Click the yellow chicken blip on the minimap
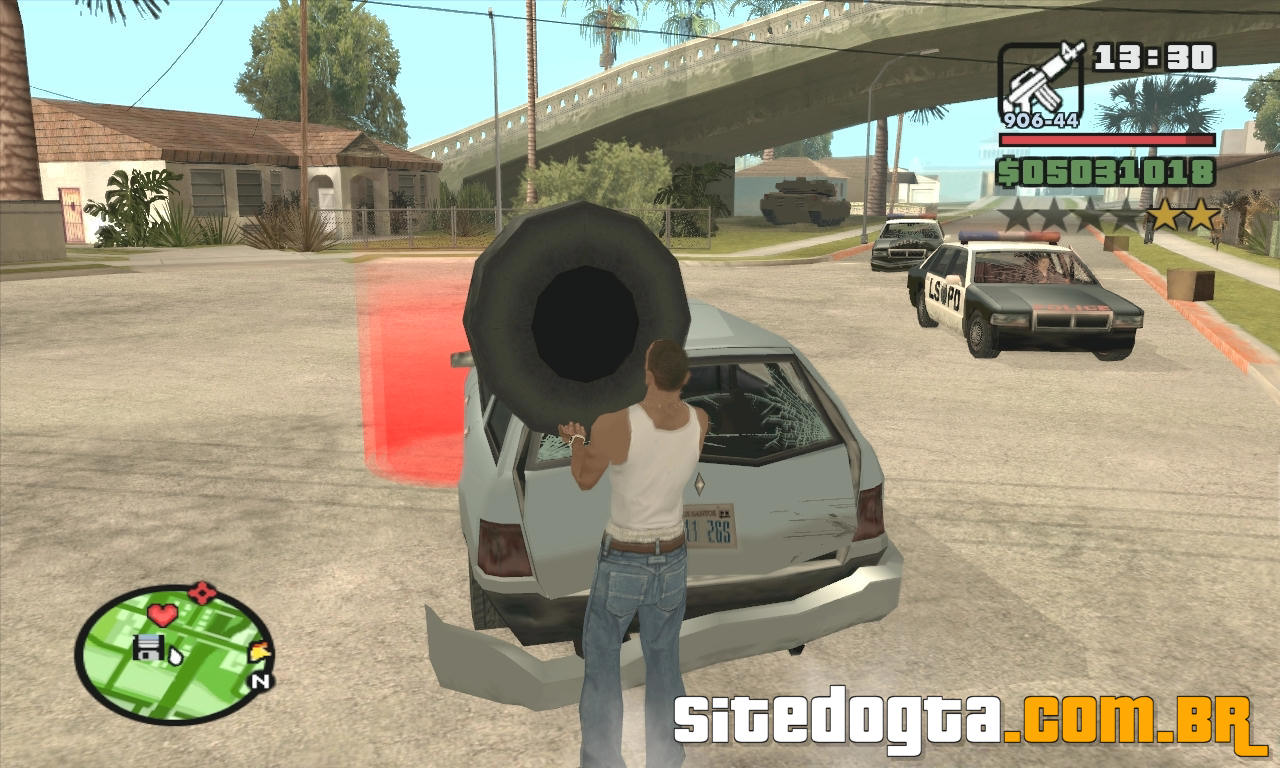Screen dimensions: 1280x768 260,652
